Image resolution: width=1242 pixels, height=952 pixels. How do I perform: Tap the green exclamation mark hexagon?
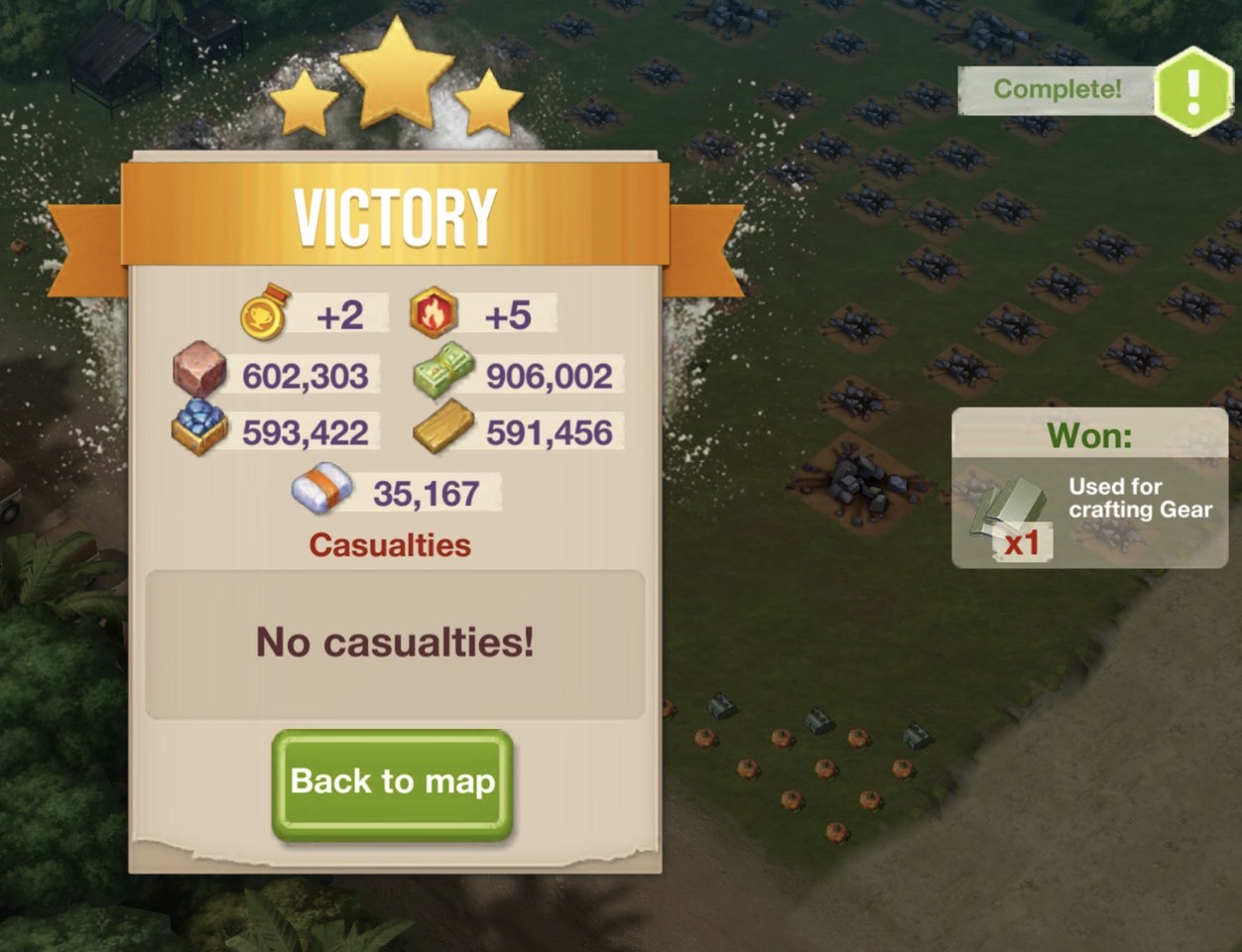pyautogui.click(x=1193, y=91)
